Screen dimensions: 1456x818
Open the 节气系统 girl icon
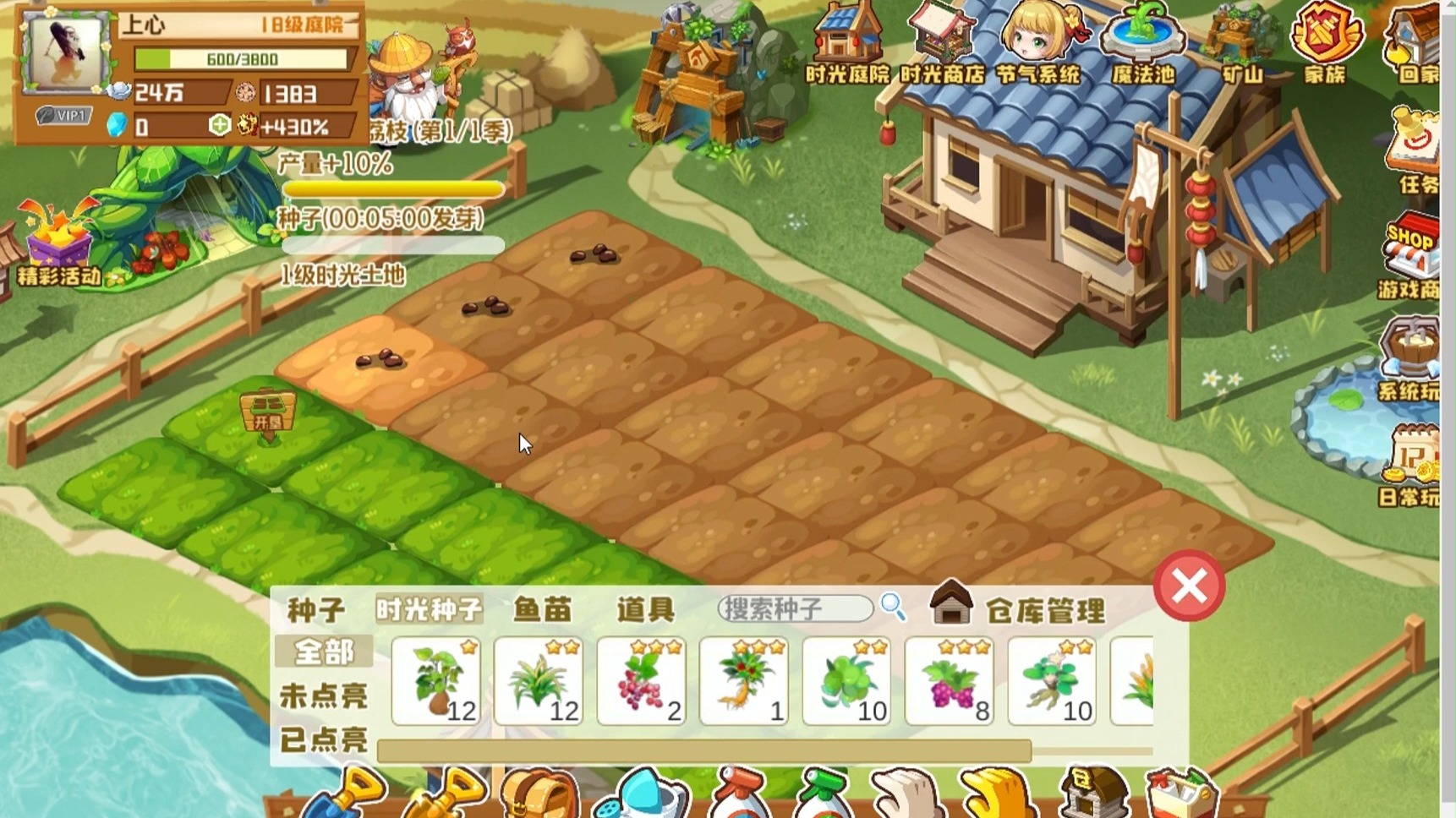point(1037,43)
